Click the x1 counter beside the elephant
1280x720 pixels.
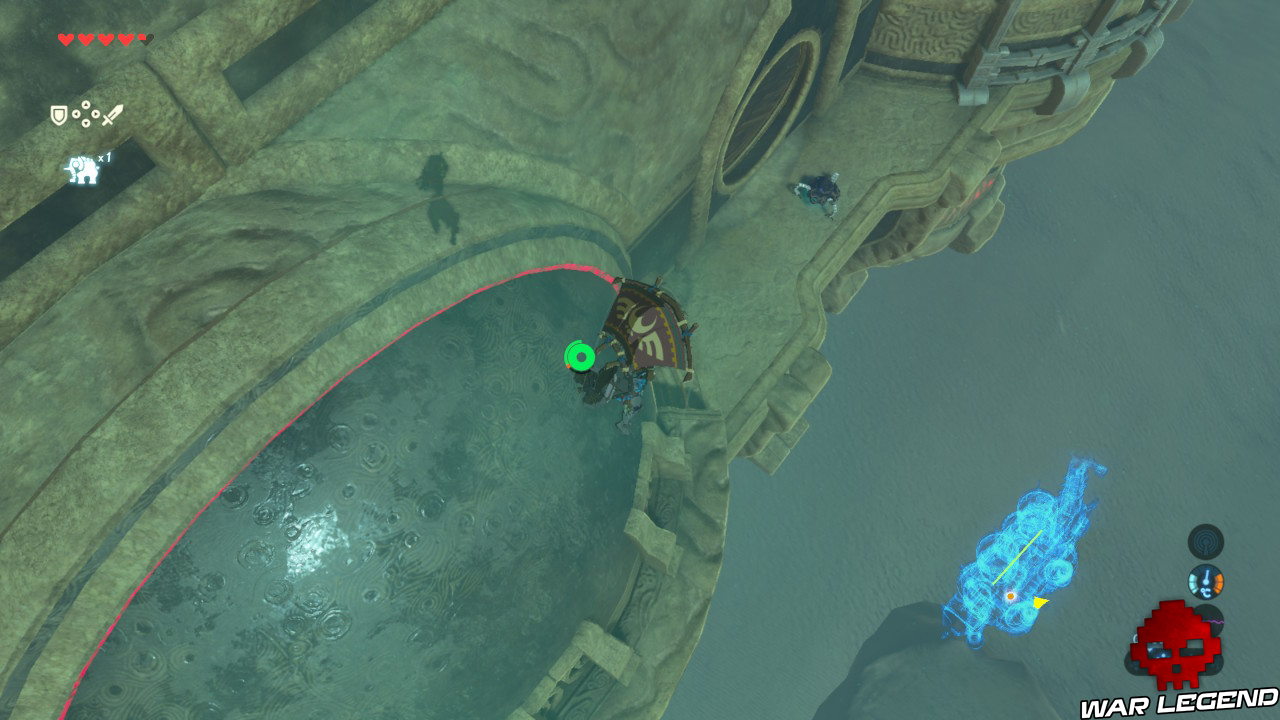click(x=103, y=158)
